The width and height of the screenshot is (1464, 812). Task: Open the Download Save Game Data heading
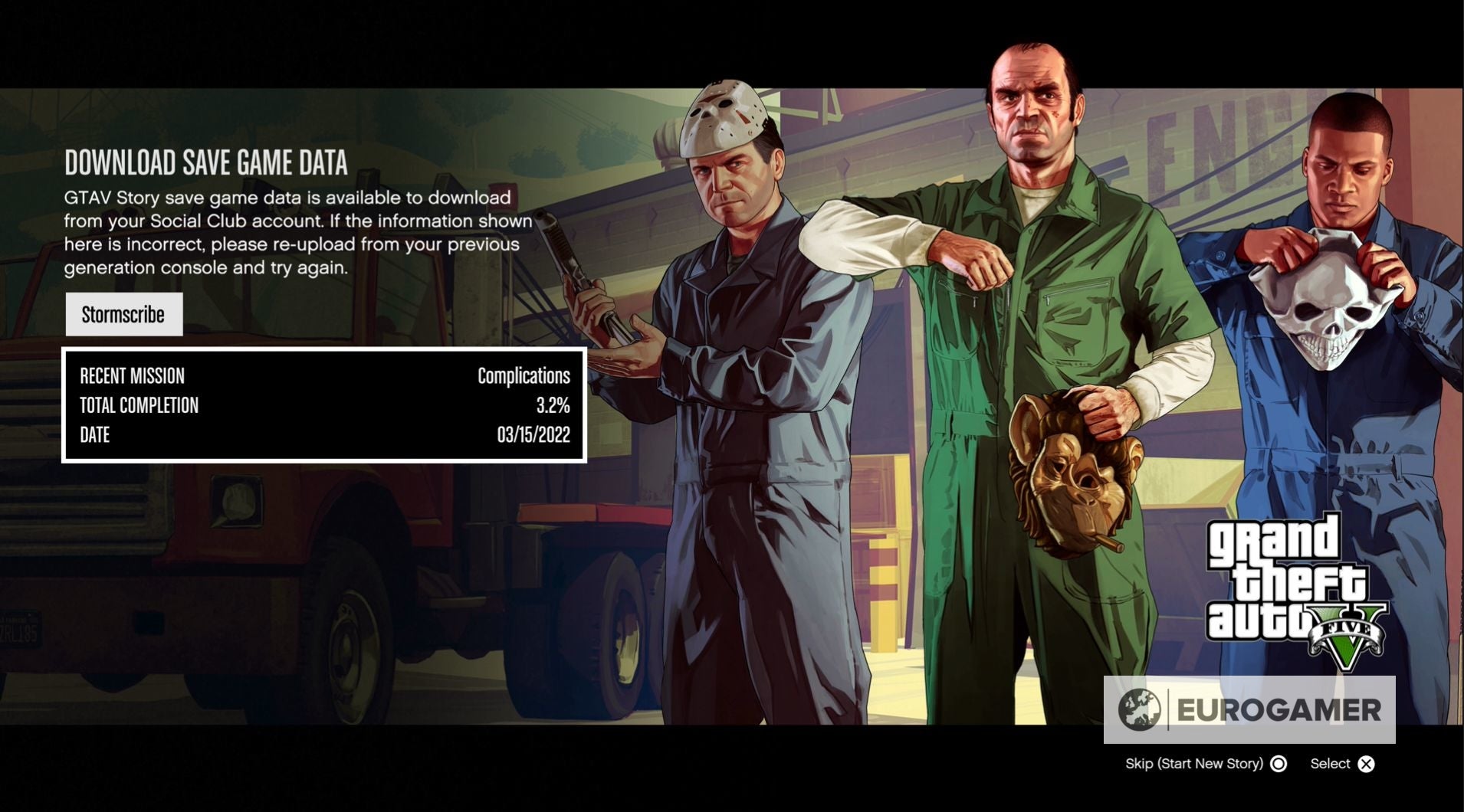click(207, 162)
